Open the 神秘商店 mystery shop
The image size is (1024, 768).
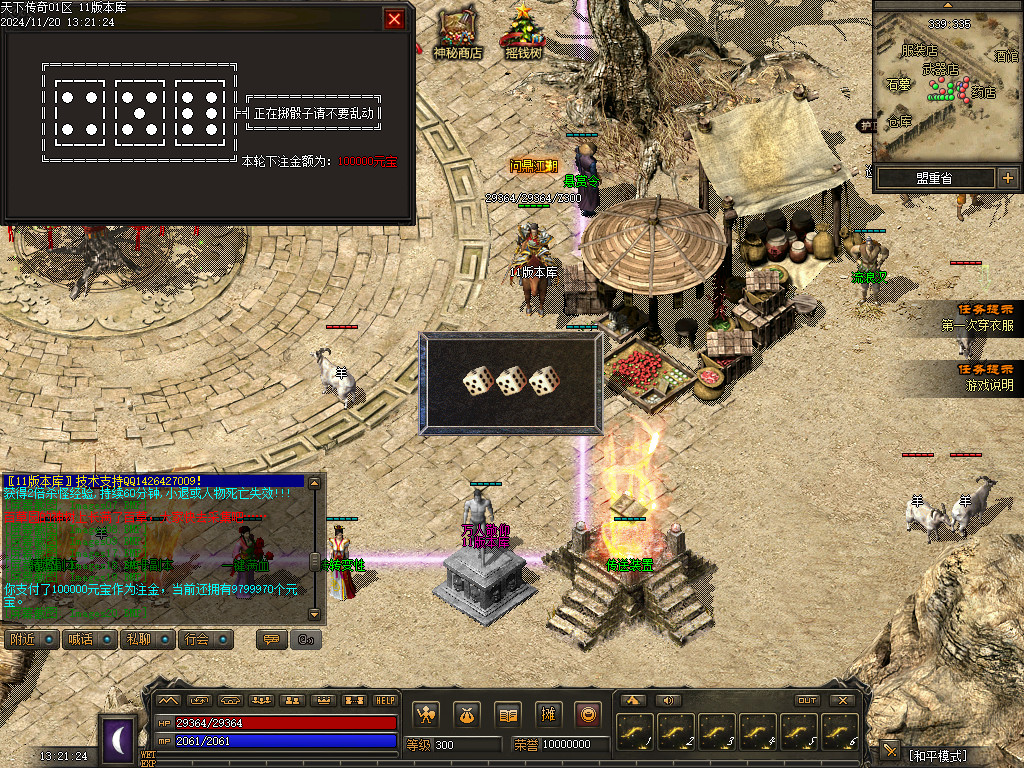pos(457,32)
